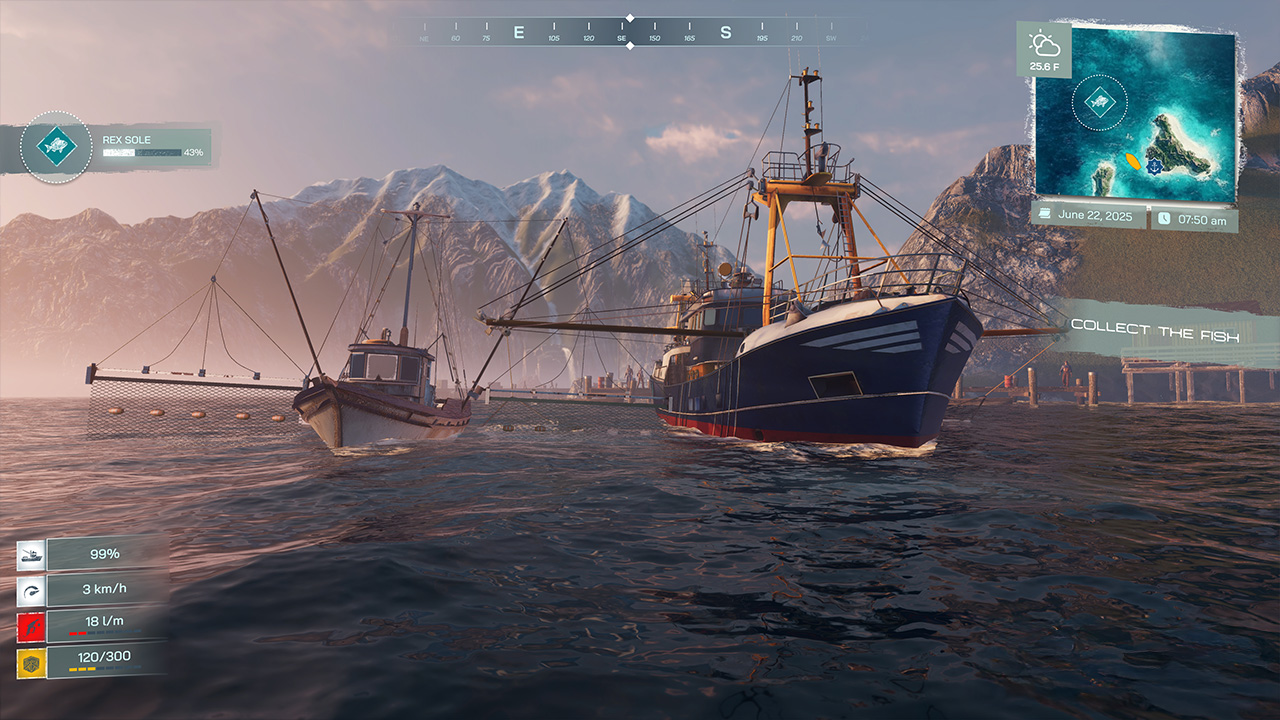
Task: Open the yellow cargo crate icon
Action: pos(31,662)
